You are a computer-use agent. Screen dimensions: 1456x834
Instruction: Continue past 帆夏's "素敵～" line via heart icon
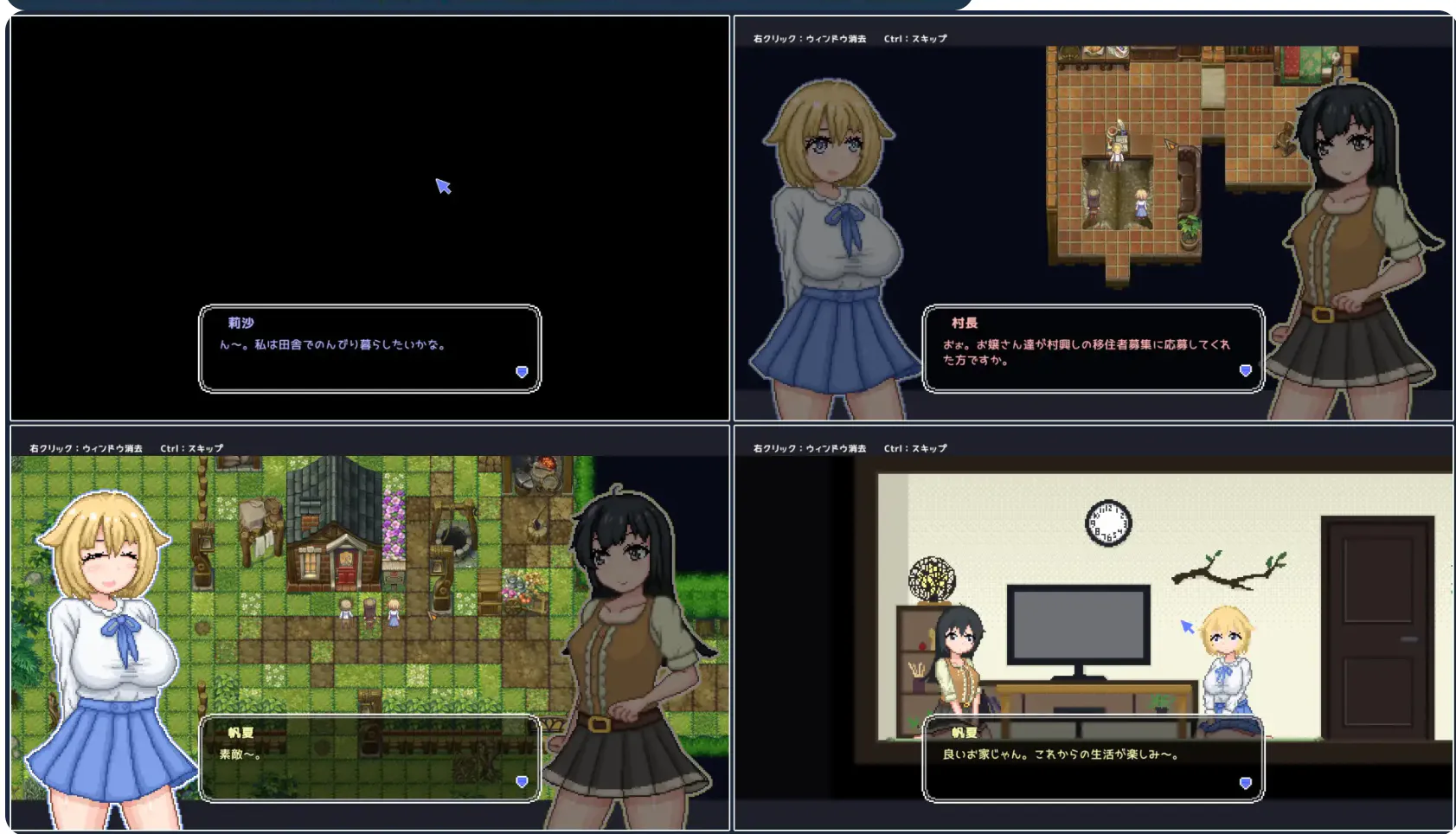tap(522, 782)
